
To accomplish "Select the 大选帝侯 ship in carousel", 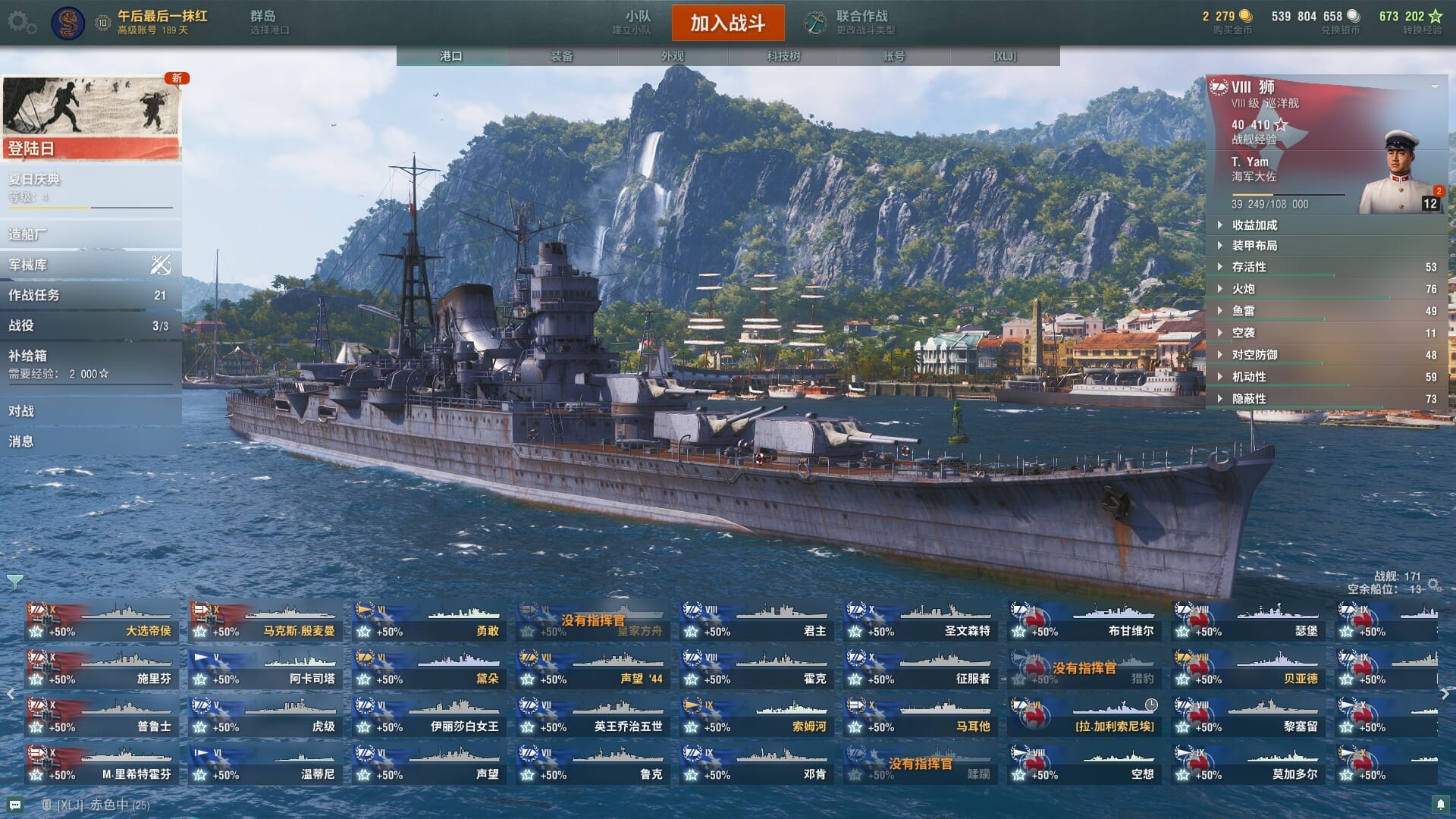I will 102,621.
